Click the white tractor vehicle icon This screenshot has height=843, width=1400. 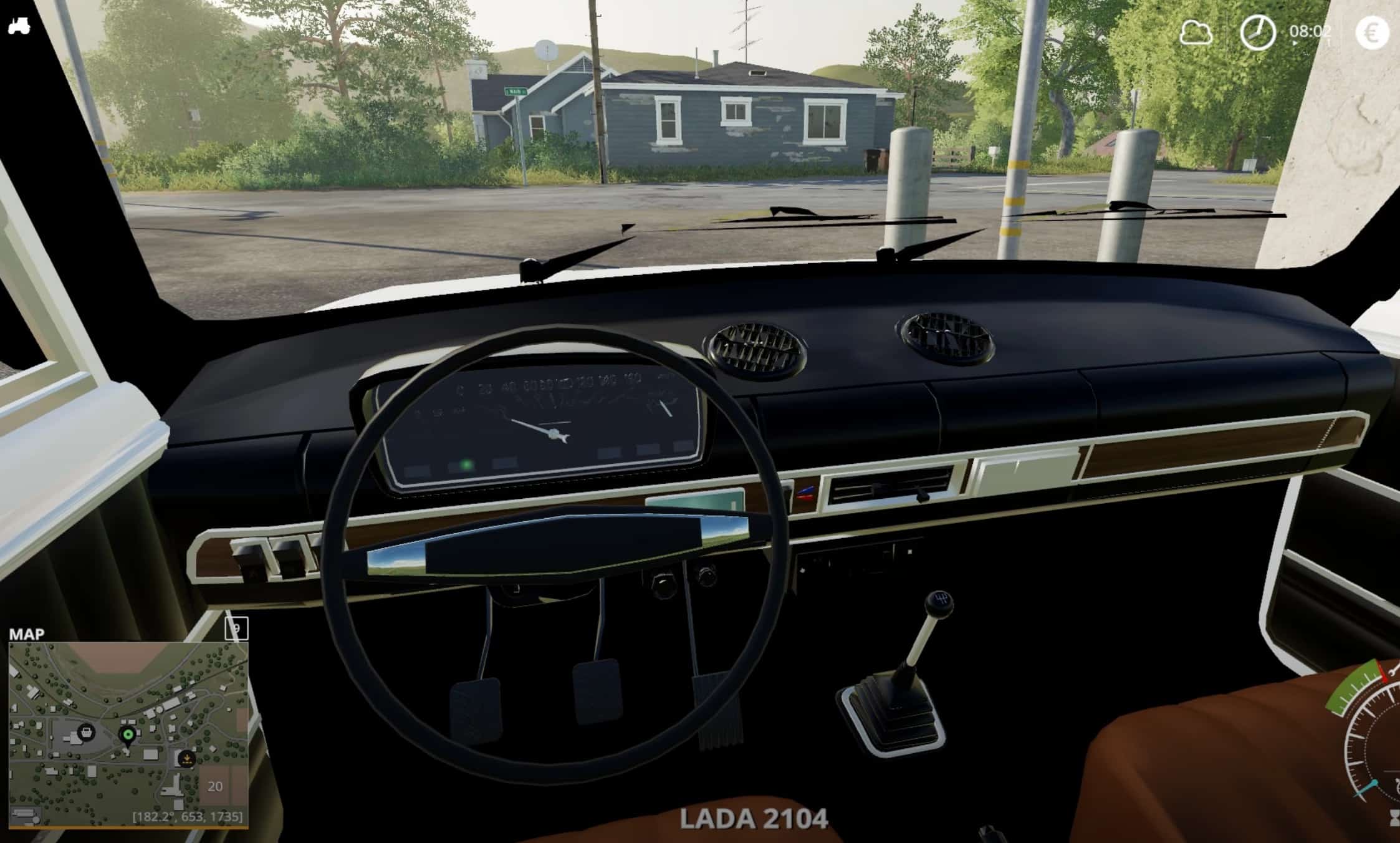click(19, 27)
